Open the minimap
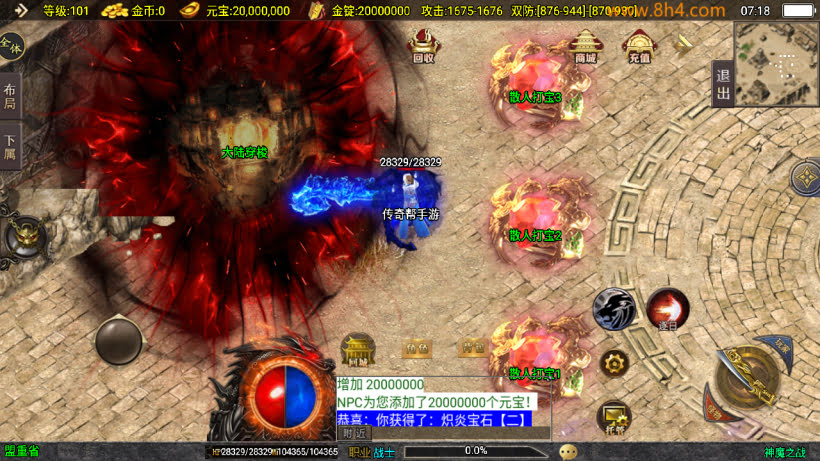This screenshot has height=461, width=820. pyautogui.click(x=775, y=64)
